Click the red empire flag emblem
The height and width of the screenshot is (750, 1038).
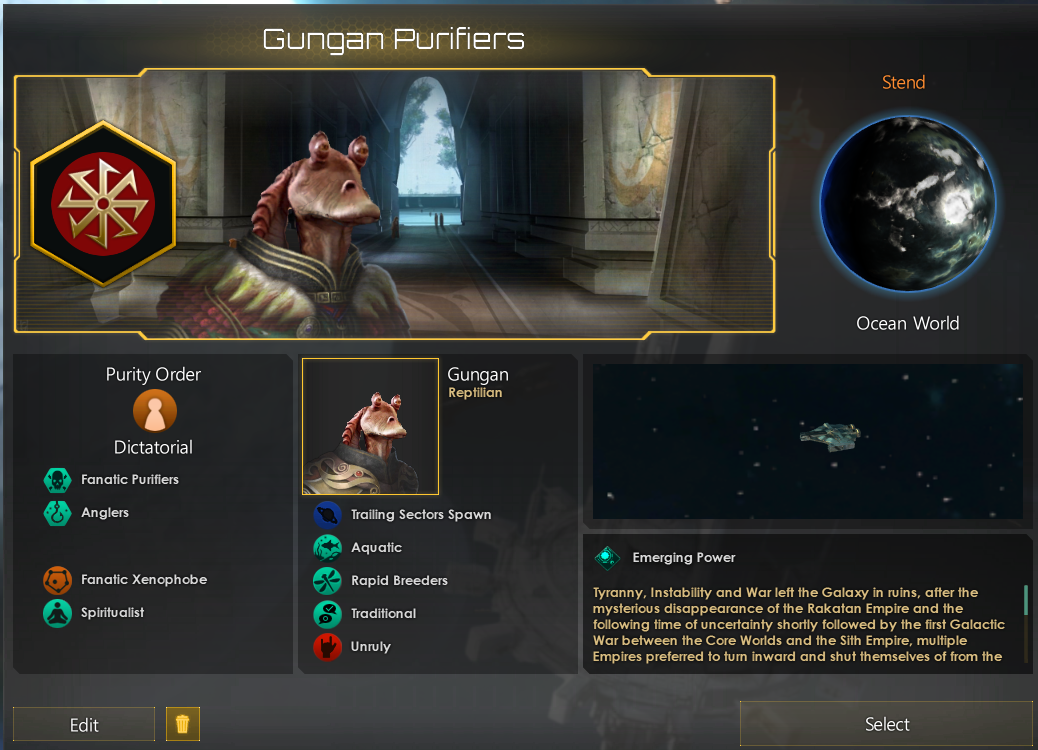coord(103,204)
